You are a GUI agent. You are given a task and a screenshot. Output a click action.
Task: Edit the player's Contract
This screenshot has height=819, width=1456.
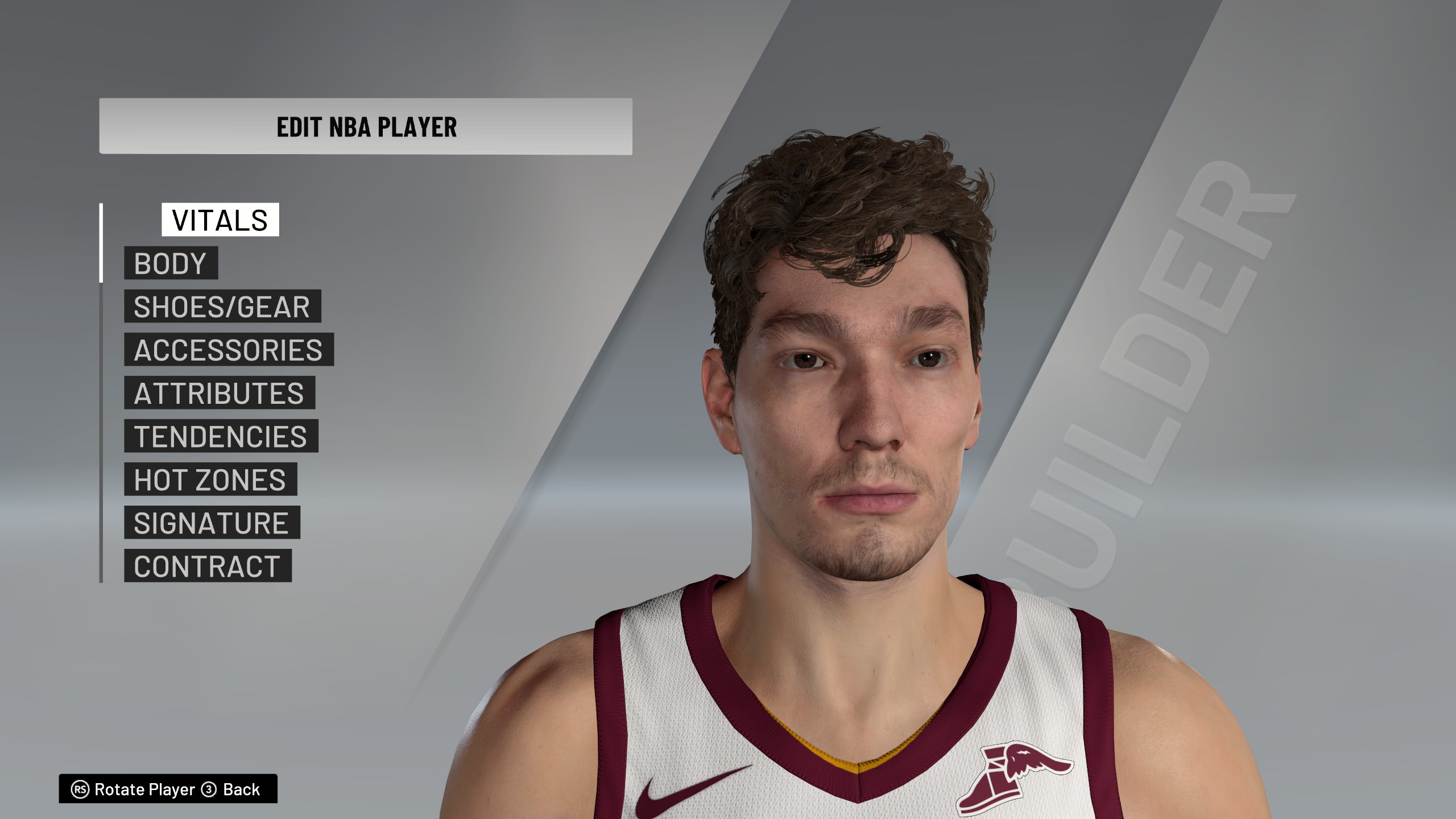[x=207, y=566]
